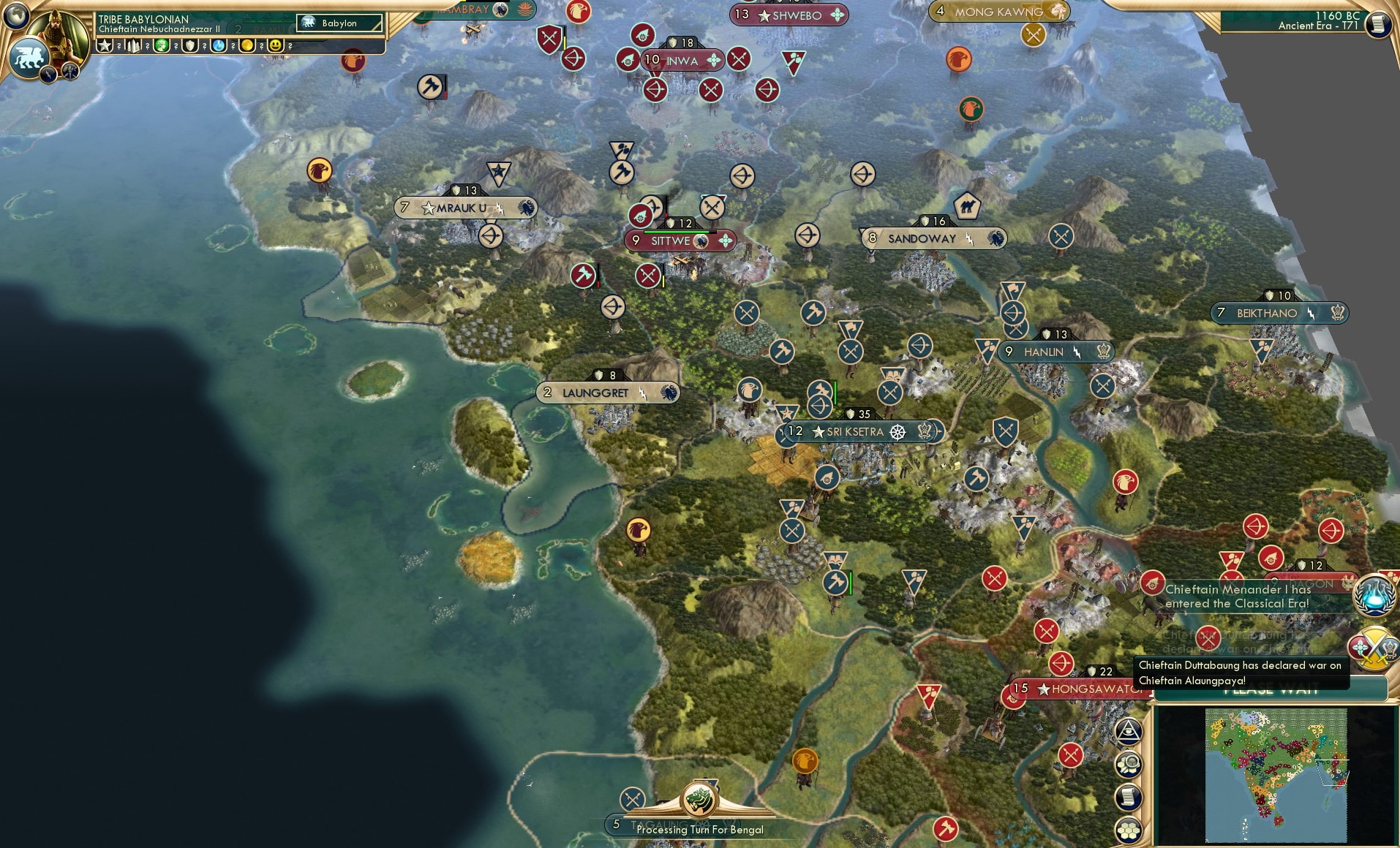Click the hammer icon beneath the leader portrait
The width and height of the screenshot is (1400, 848).
(70, 70)
